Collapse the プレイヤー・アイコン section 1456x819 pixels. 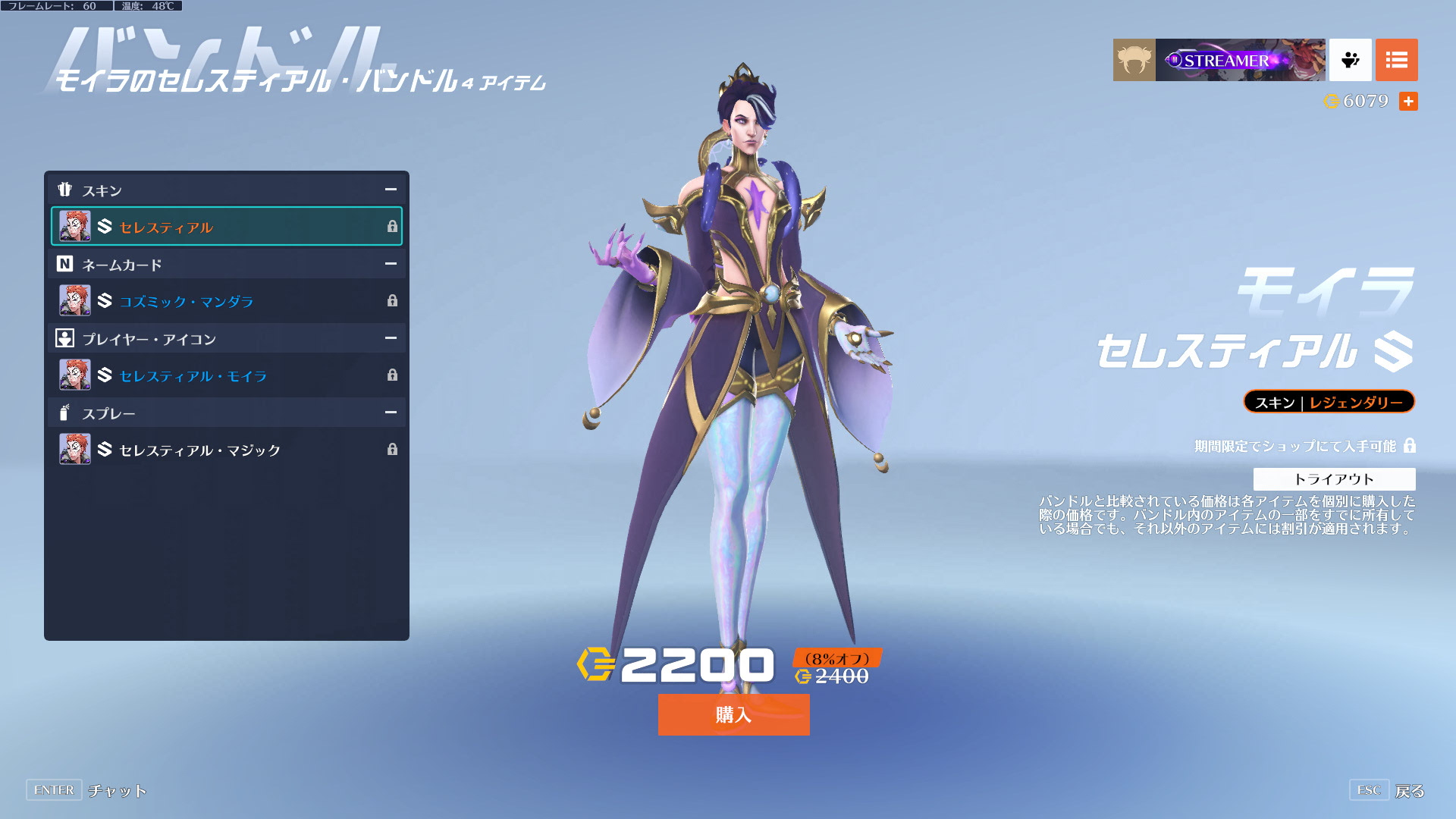click(x=391, y=338)
